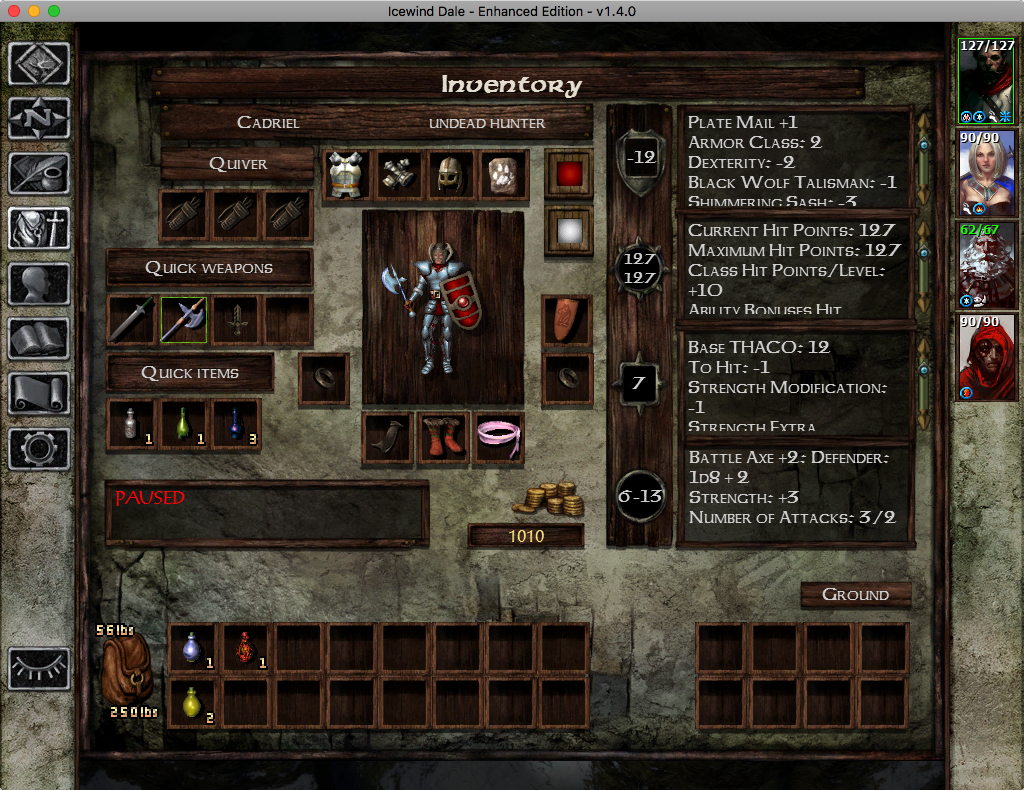The height and width of the screenshot is (790, 1024).
Task: Choose the red major color swatch
Action: click(x=568, y=175)
